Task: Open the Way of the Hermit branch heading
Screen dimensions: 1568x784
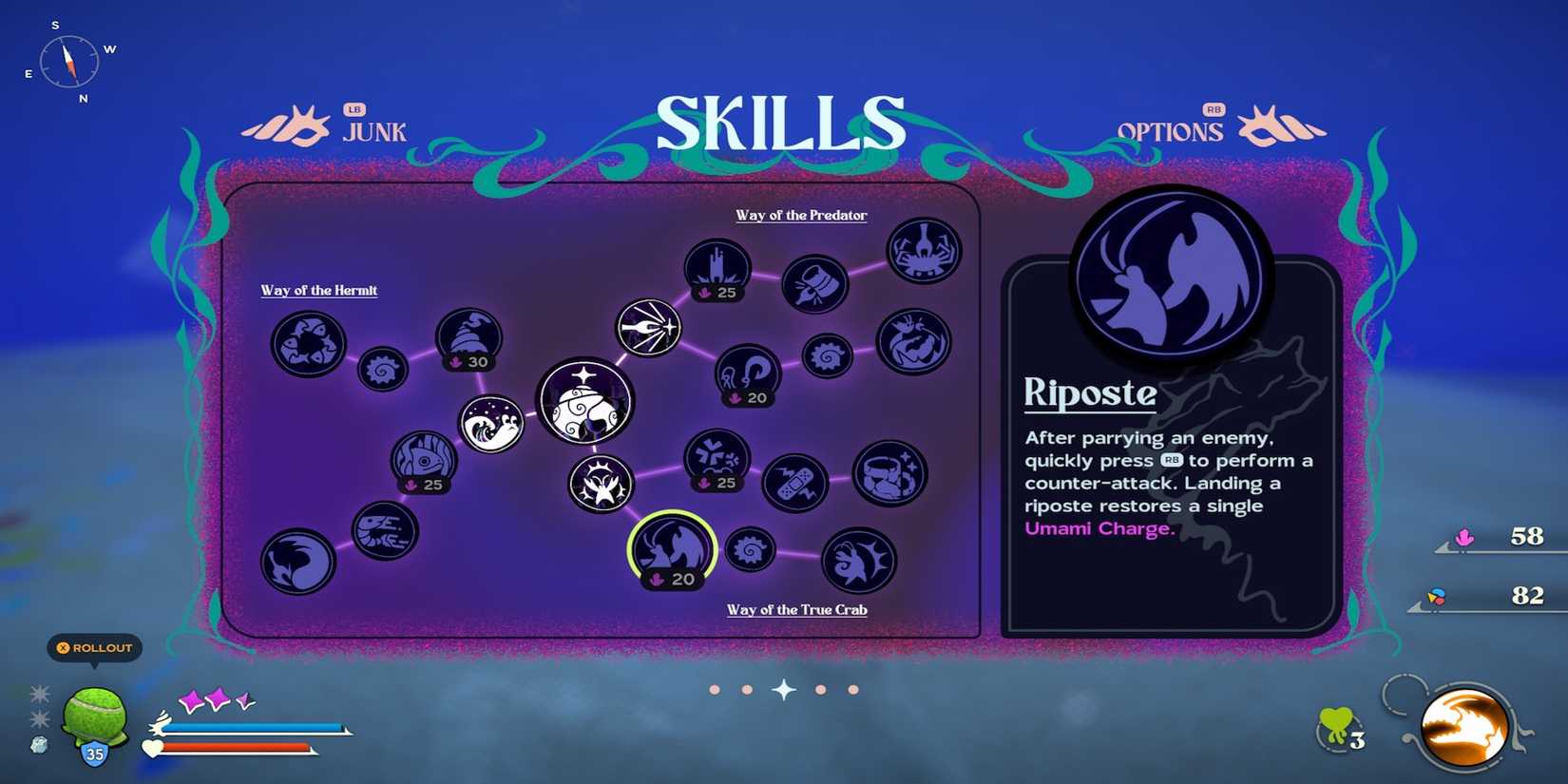Action: (x=319, y=290)
